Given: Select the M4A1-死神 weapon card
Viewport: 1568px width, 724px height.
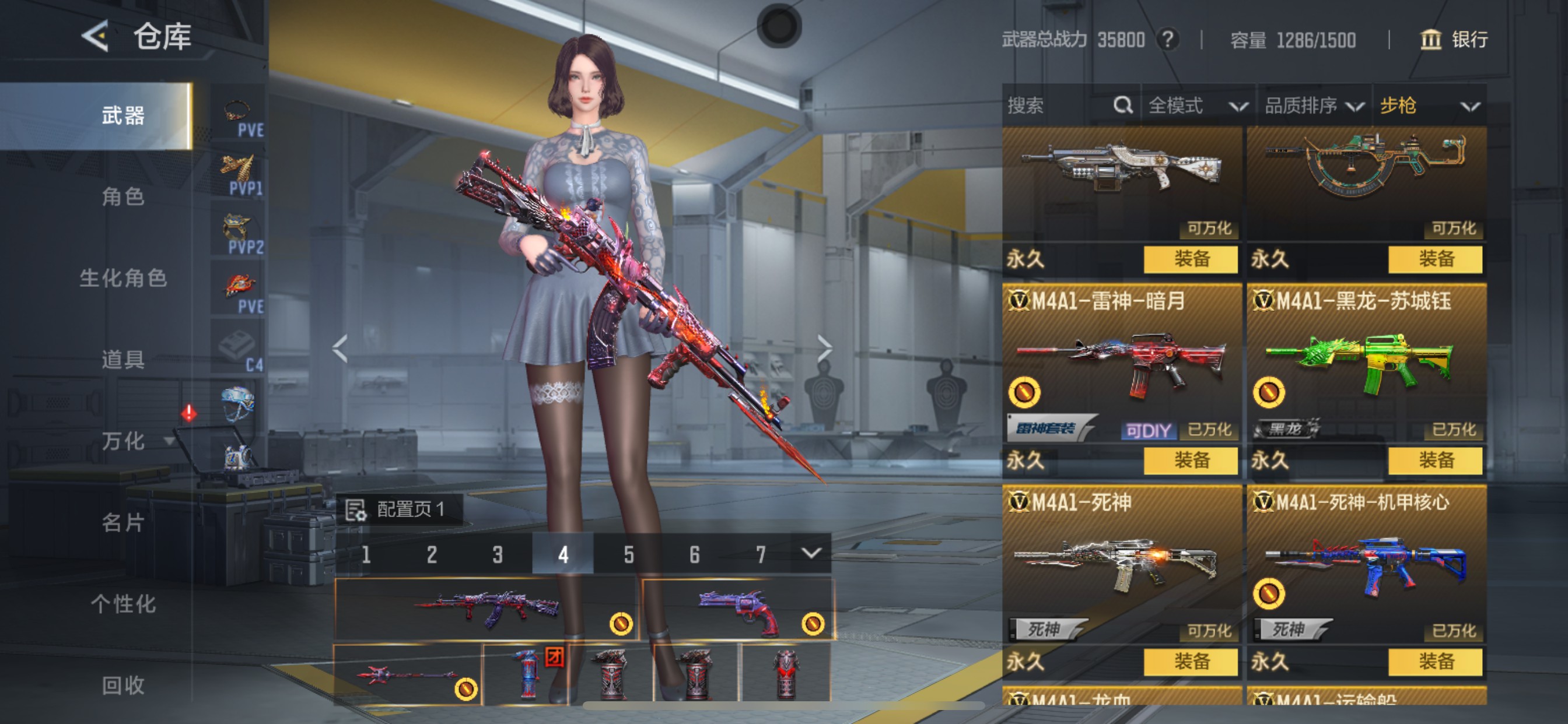Looking at the screenshot, I should pos(1121,566).
